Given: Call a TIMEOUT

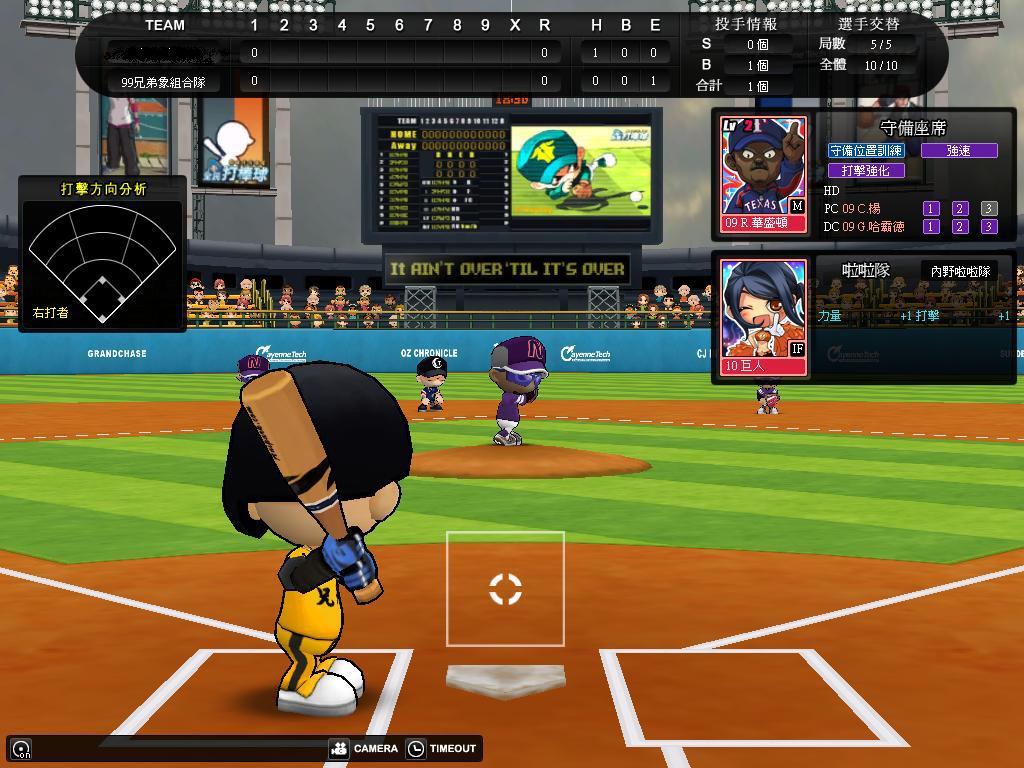Looking at the screenshot, I should tap(442, 748).
